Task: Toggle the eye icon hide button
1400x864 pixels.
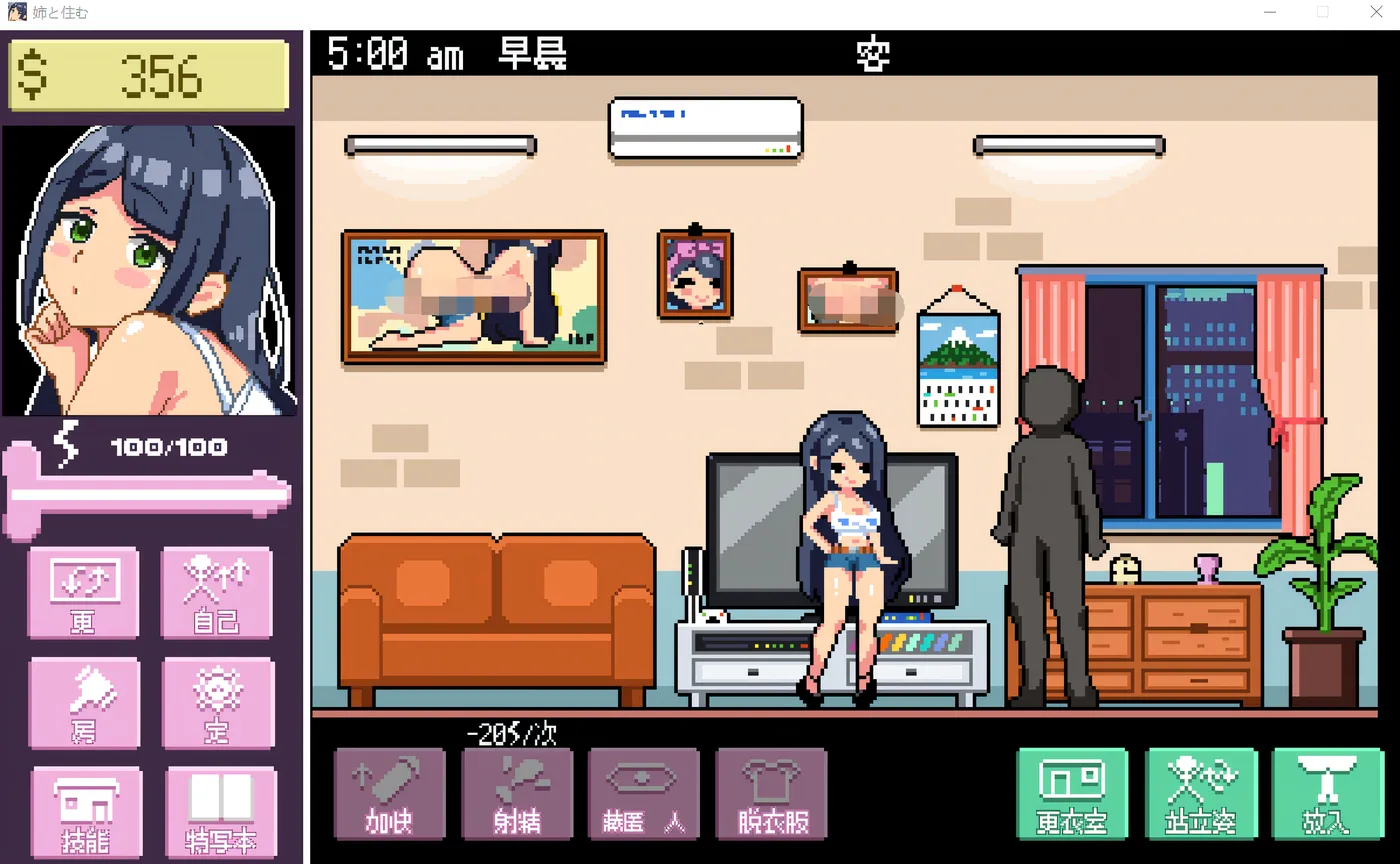Action: pyautogui.click(x=645, y=794)
